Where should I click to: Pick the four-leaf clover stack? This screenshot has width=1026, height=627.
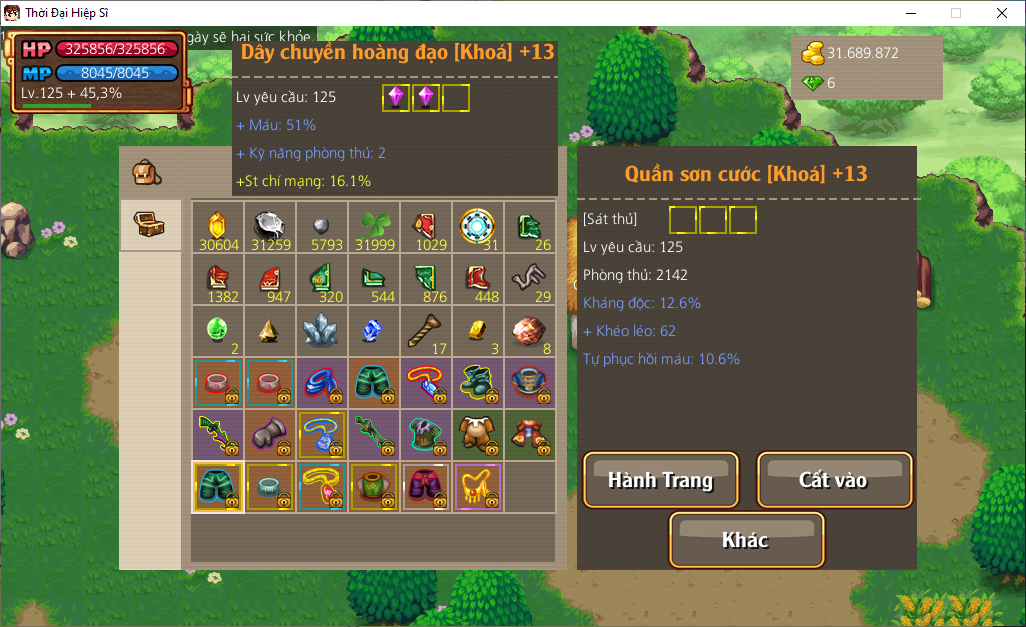tap(374, 227)
